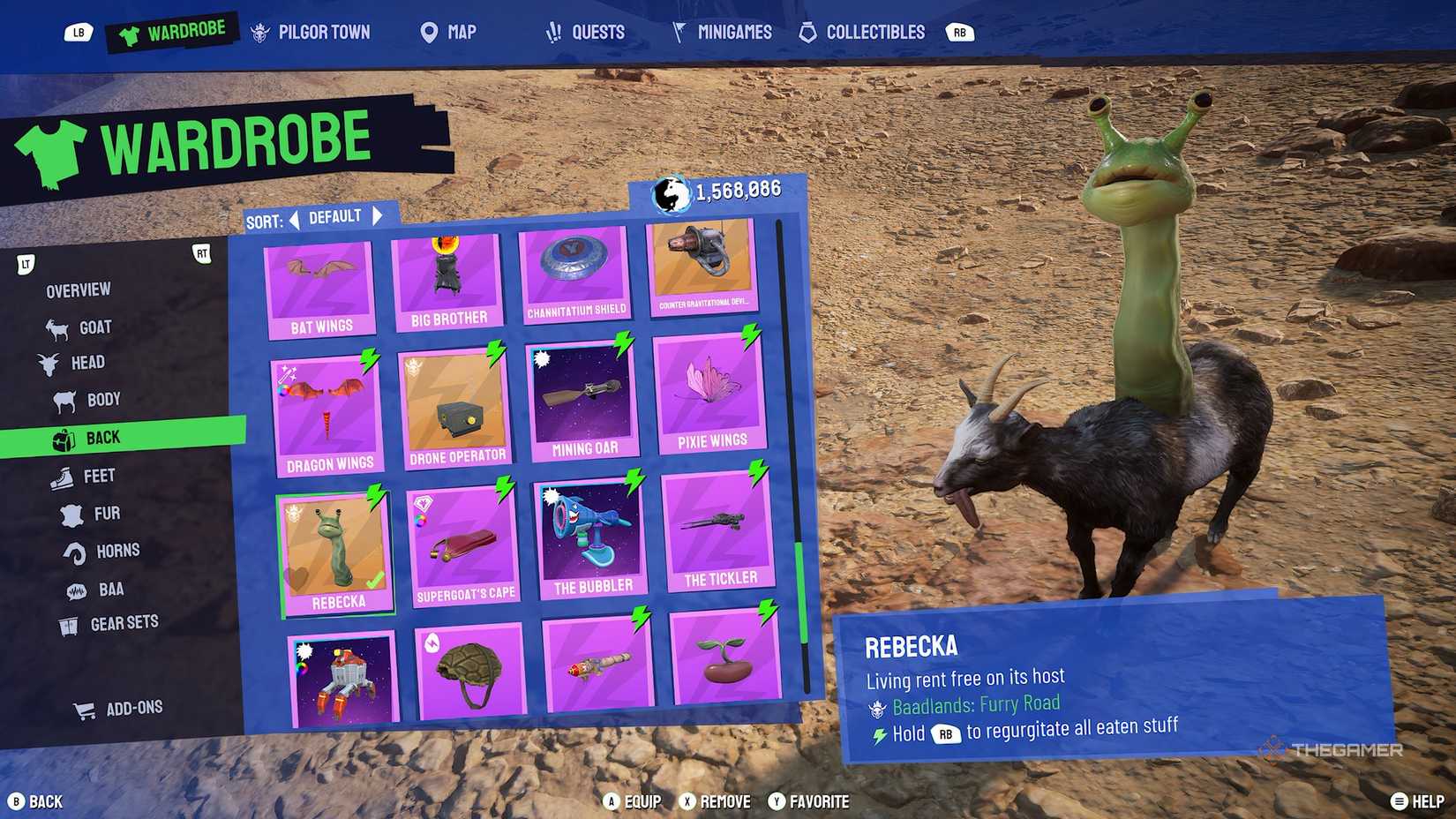Switch to the Pilgor Town tab
1456x819 pixels.
[x=311, y=32]
